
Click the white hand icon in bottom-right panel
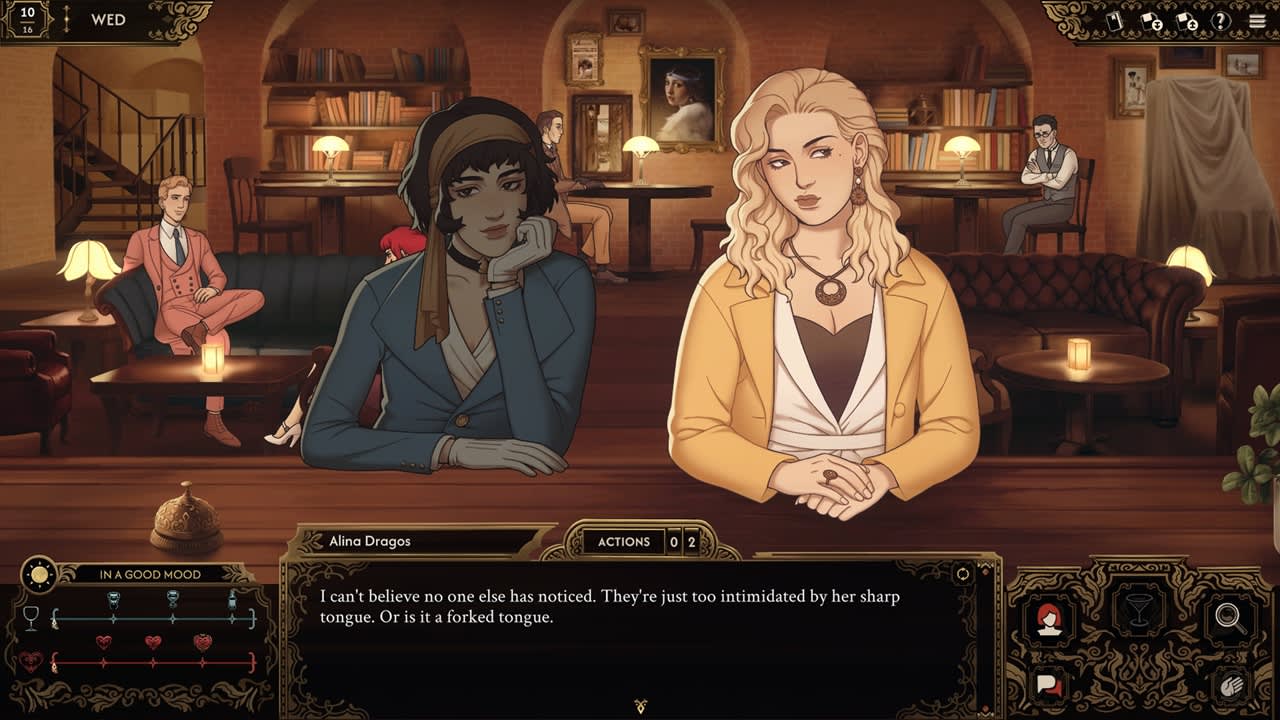point(1231,686)
